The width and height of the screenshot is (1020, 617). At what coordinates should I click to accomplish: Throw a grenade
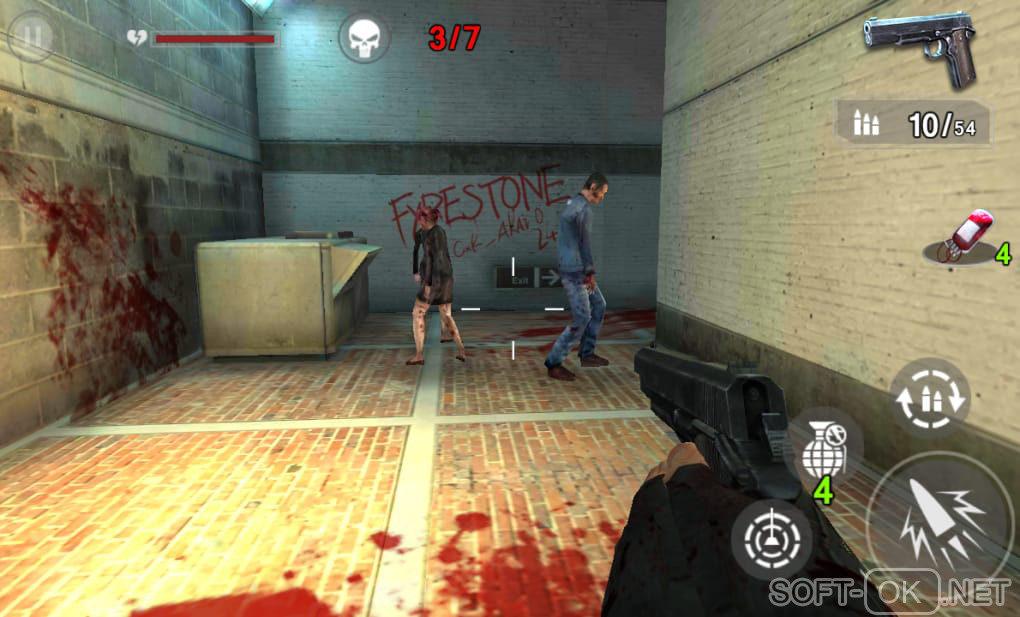click(x=823, y=452)
